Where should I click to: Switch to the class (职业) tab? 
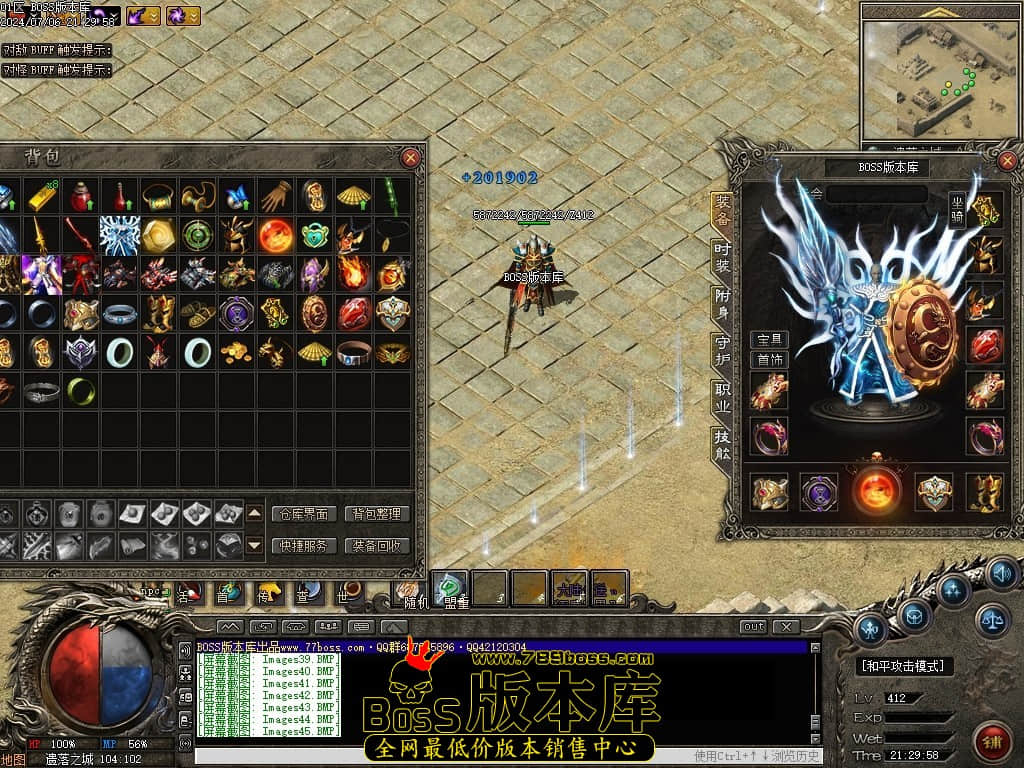click(722, 395)
